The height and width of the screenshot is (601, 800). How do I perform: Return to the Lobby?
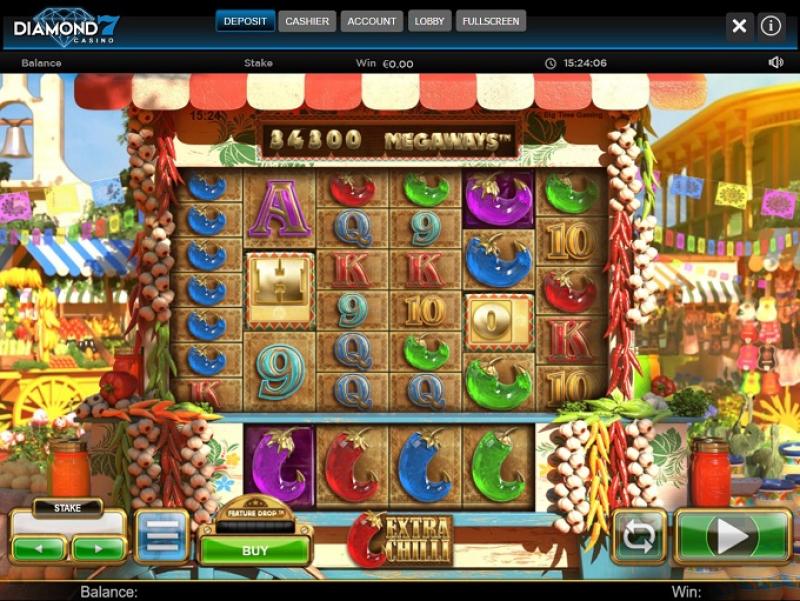pyautogui.click(x=430, y=21)
